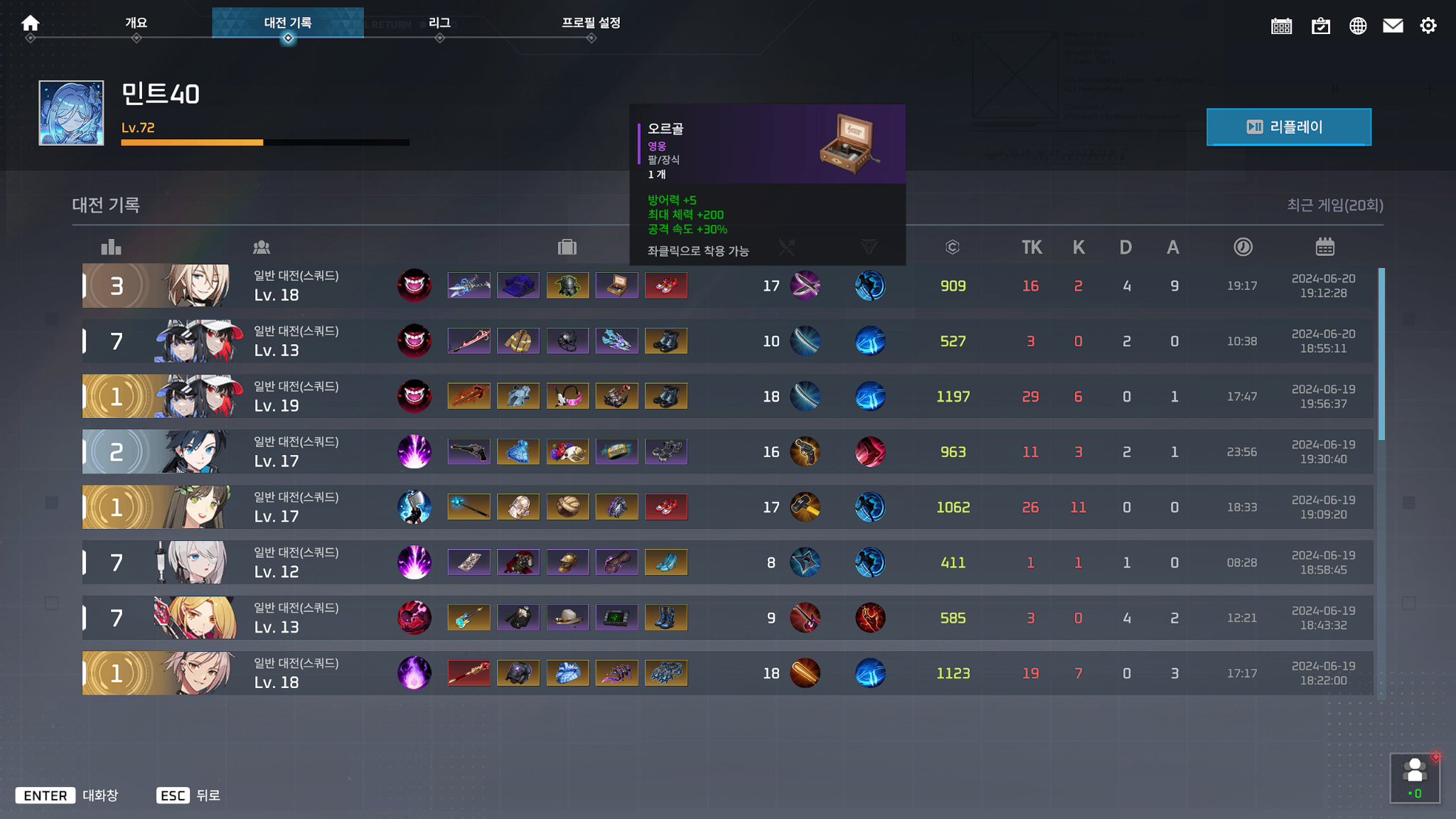Click the match list scrollbar
1456x819 pixels.
1381,354
